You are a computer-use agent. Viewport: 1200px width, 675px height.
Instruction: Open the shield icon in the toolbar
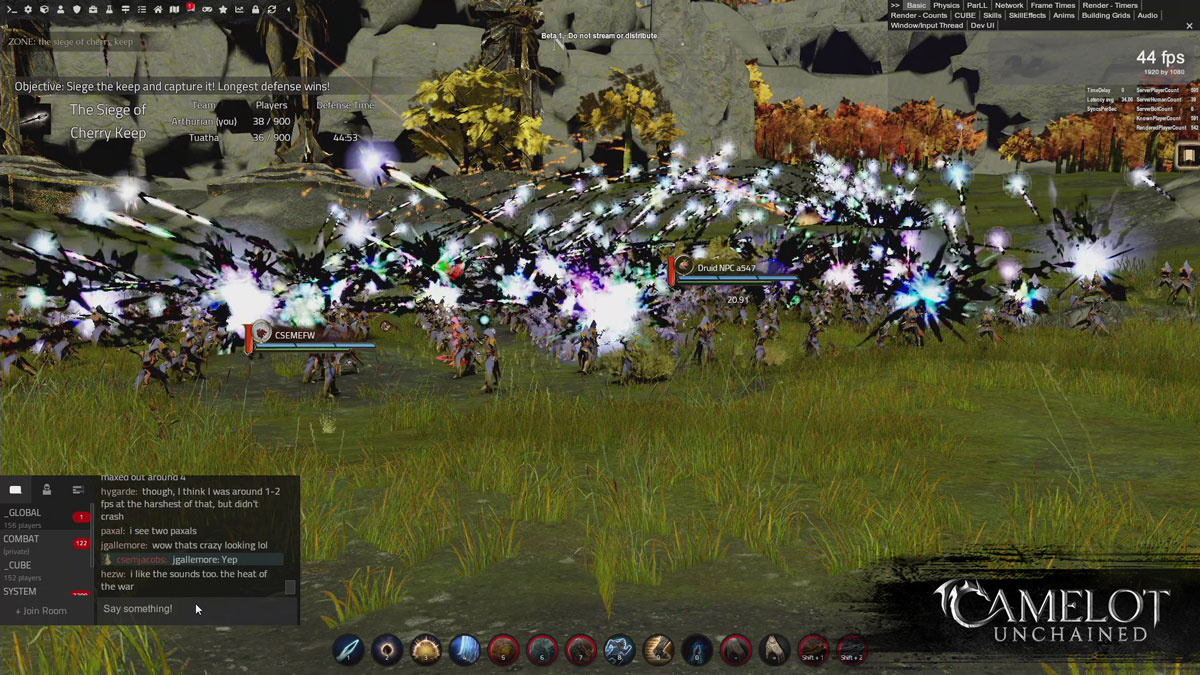[x=77, y=10]
